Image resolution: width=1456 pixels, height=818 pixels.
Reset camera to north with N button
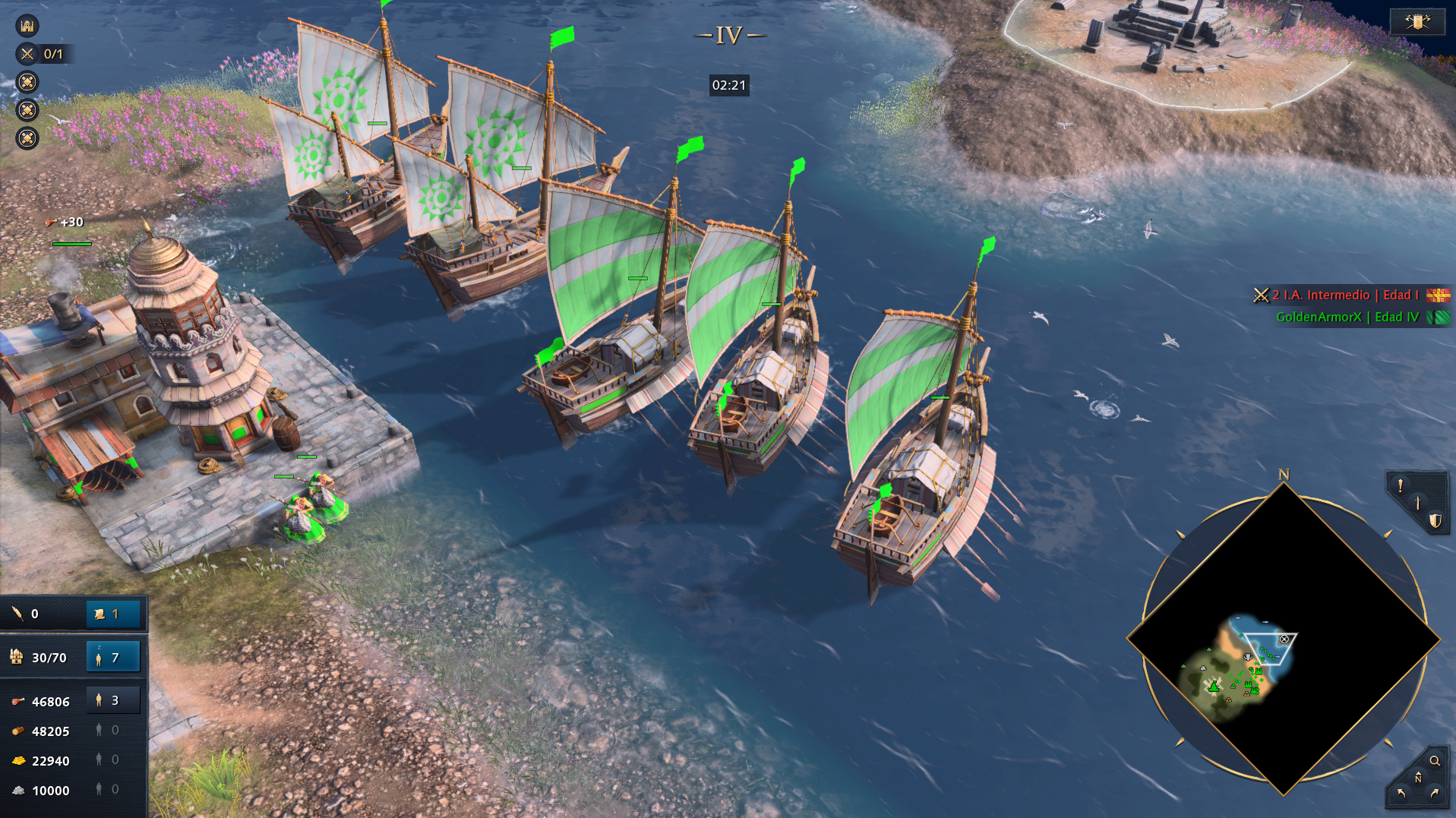point(1417,778)
